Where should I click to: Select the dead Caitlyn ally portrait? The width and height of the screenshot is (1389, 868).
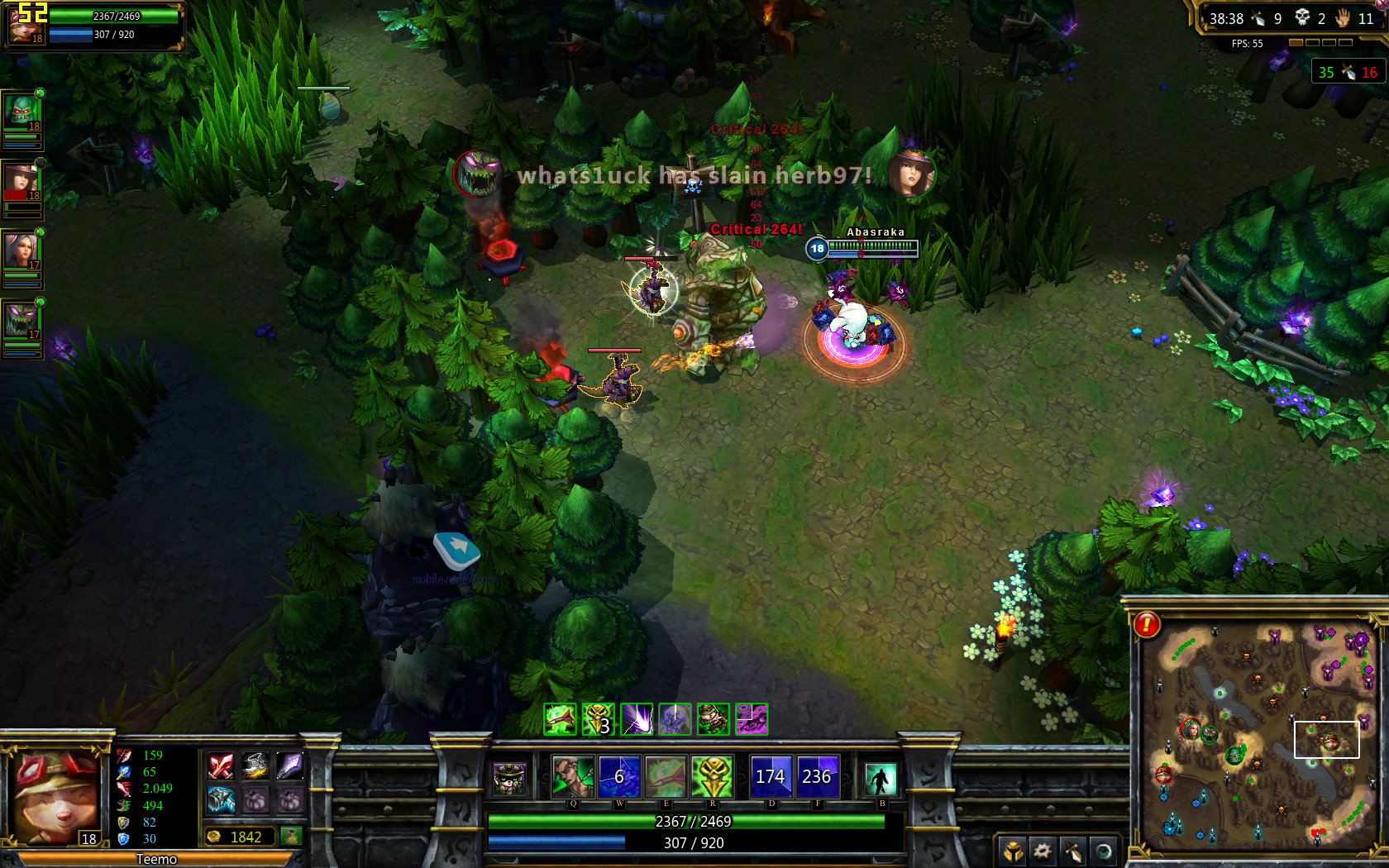(22, 181)
